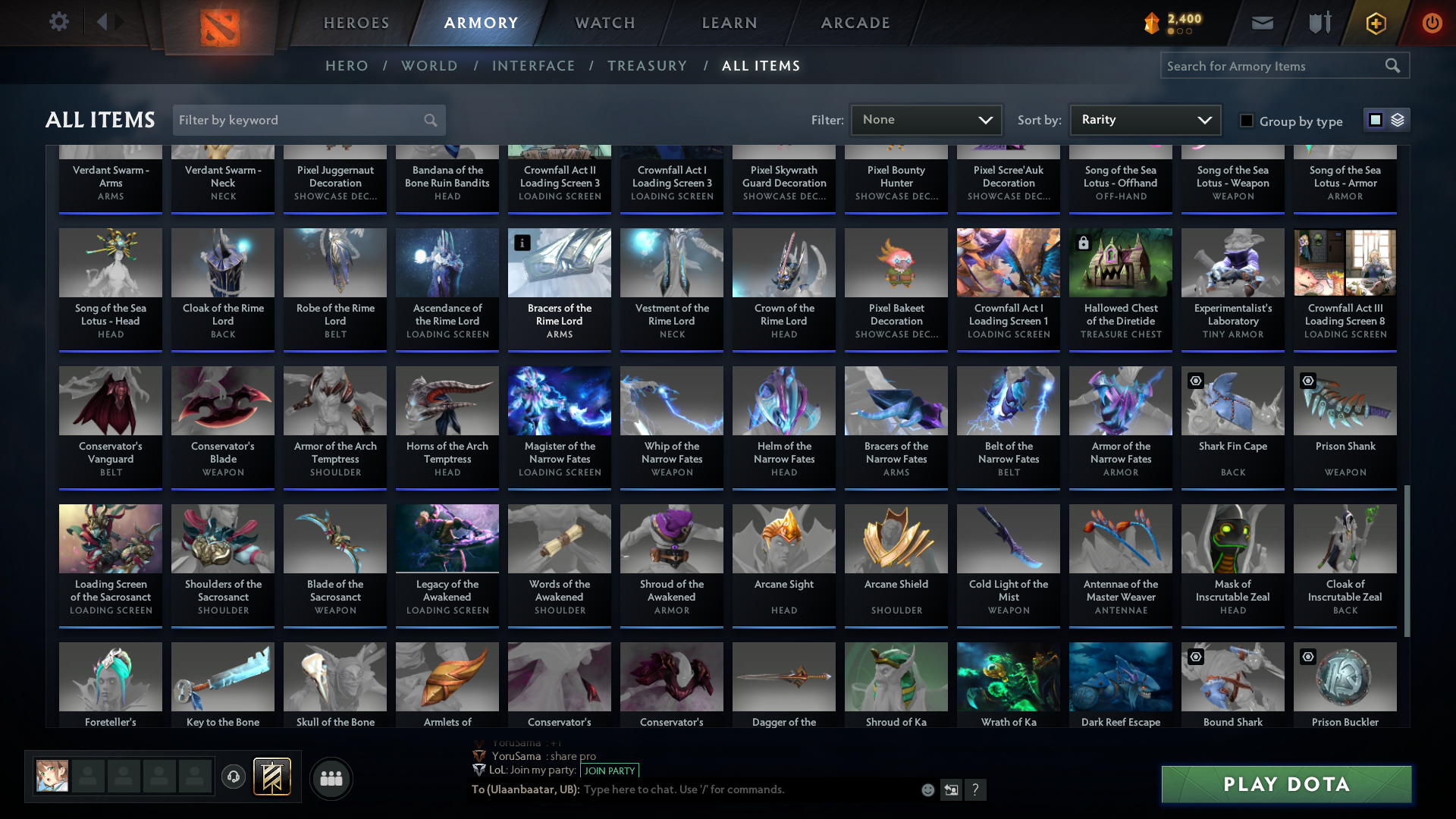Switch to stacked item view layers icon

click(1396, 120)
